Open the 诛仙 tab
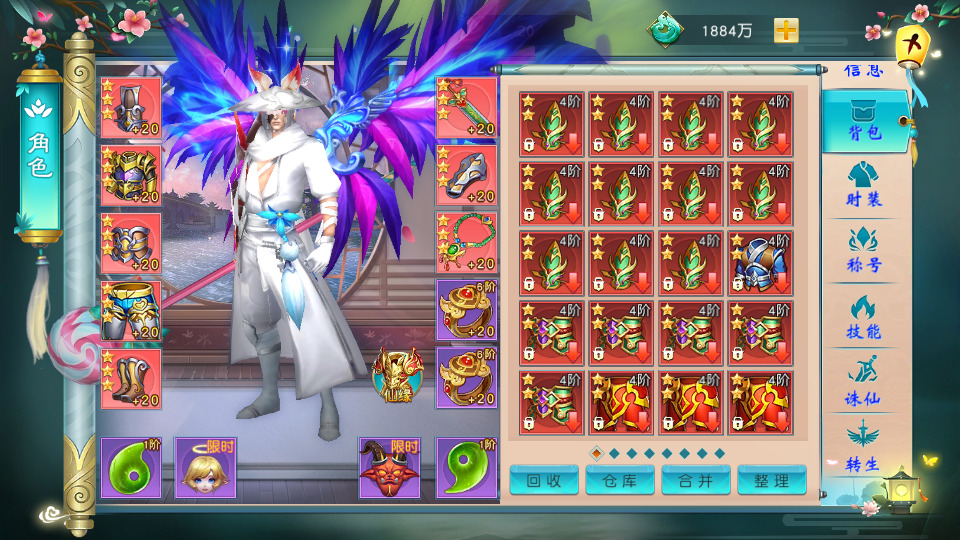Viewport: 960px width, 540px height. 862,382
